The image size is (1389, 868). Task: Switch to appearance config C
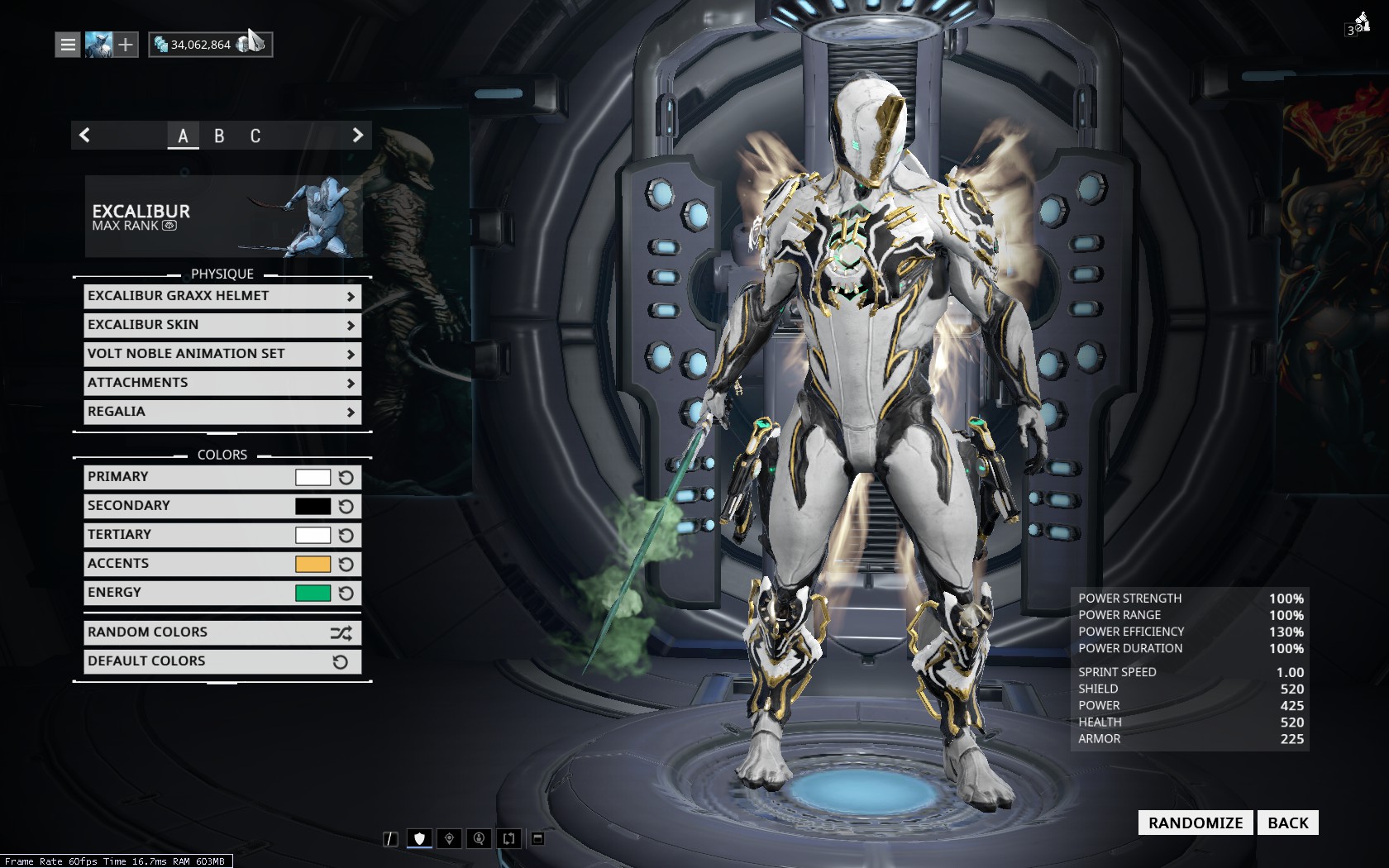[x=255, y=136]
